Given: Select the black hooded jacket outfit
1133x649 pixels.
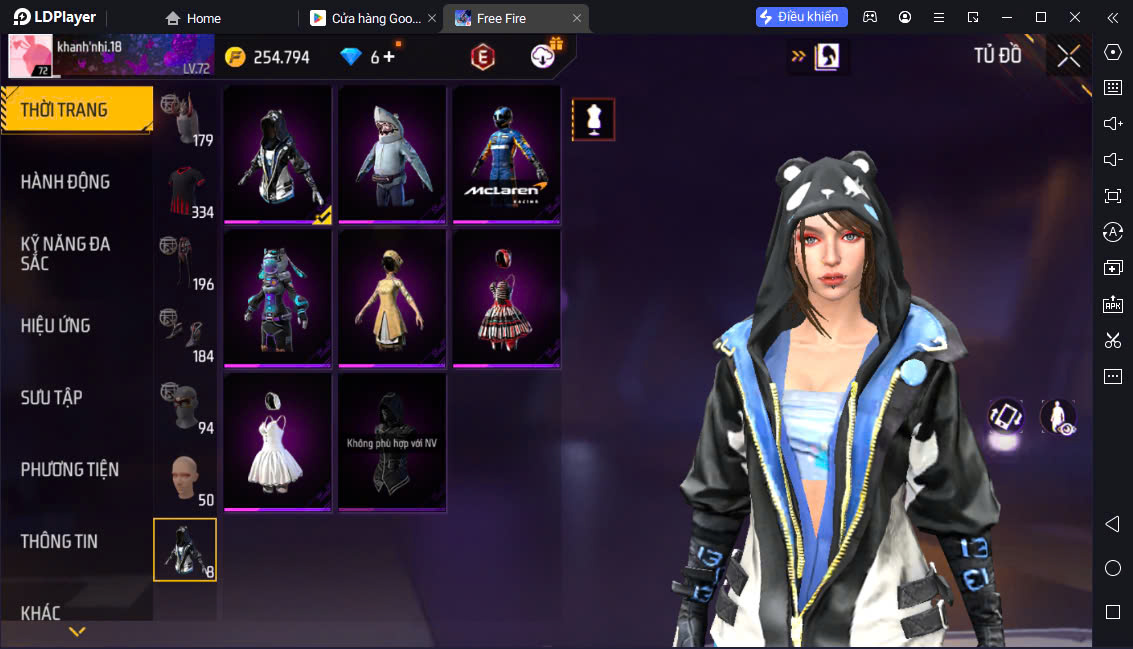Looking at the screenshot, I should pyautogui.click(x=278, y=154).
